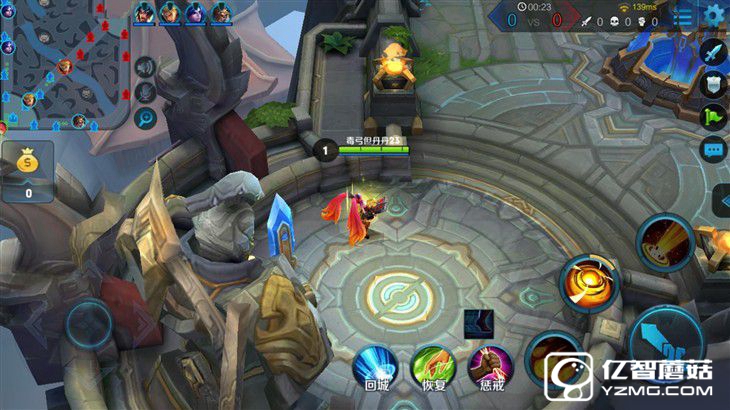Send the green flag gather signal
730x410 pixels.
(713, 117)
